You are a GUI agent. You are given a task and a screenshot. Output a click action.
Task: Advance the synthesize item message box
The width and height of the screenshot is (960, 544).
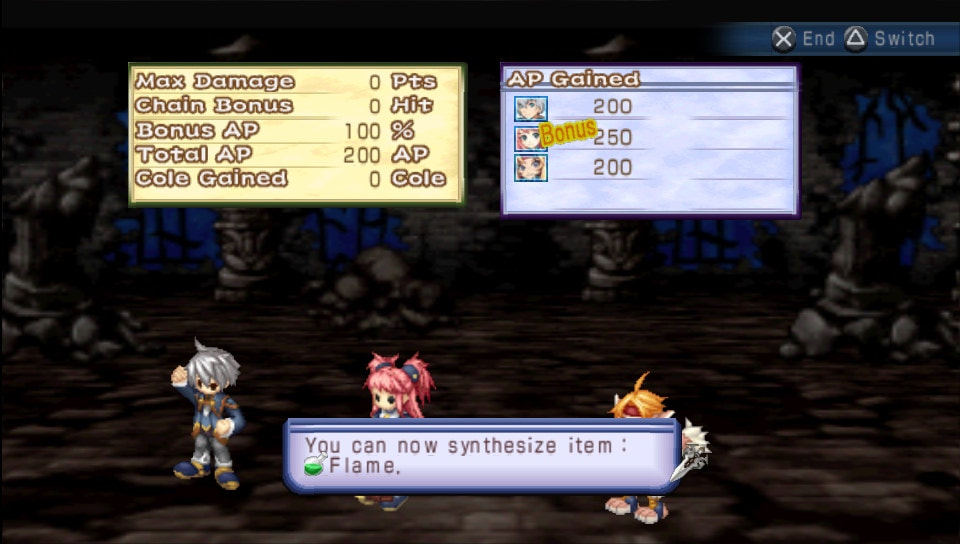[x=482, y=455]
